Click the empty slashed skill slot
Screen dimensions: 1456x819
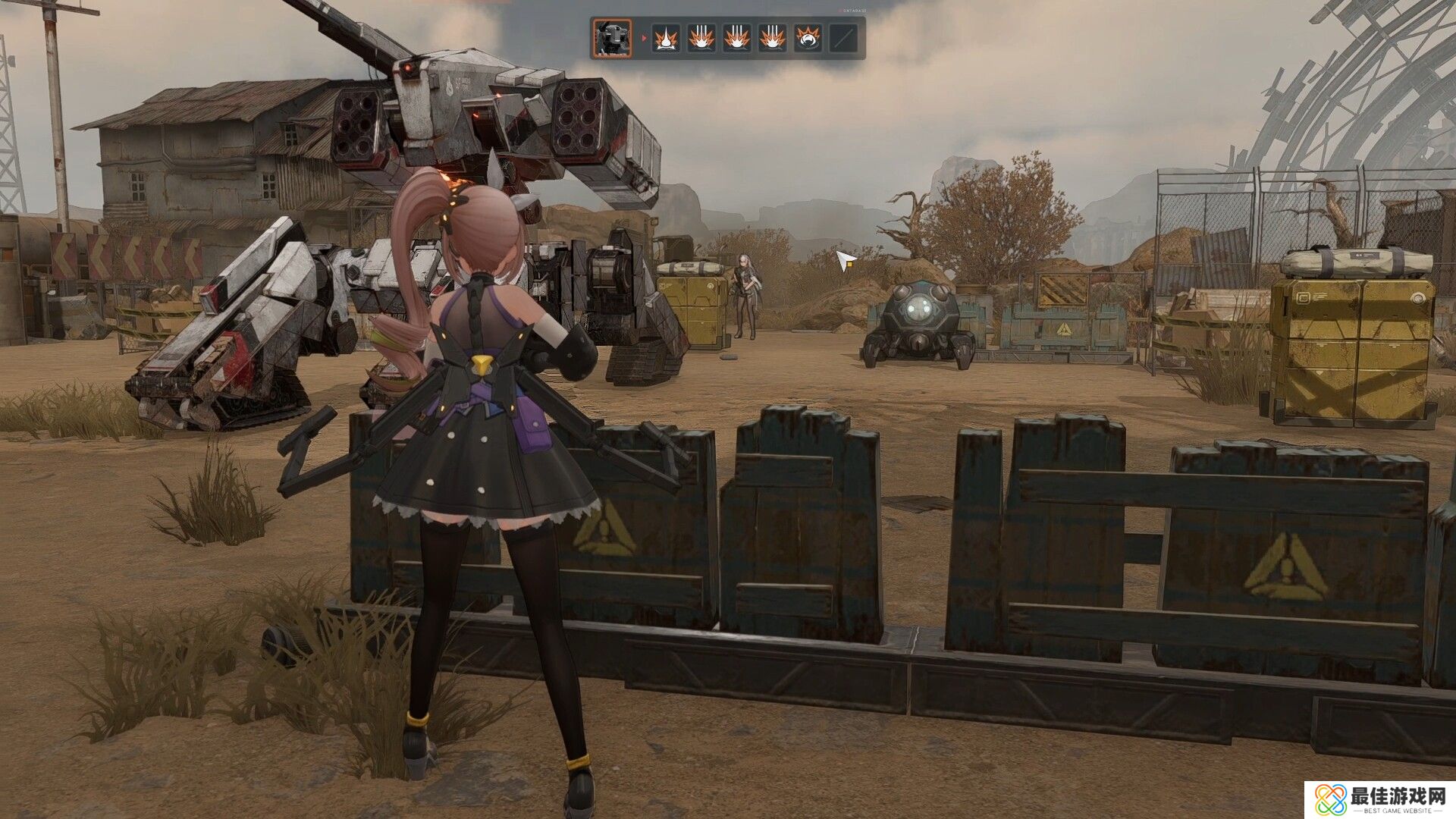[x=843, y=38]
